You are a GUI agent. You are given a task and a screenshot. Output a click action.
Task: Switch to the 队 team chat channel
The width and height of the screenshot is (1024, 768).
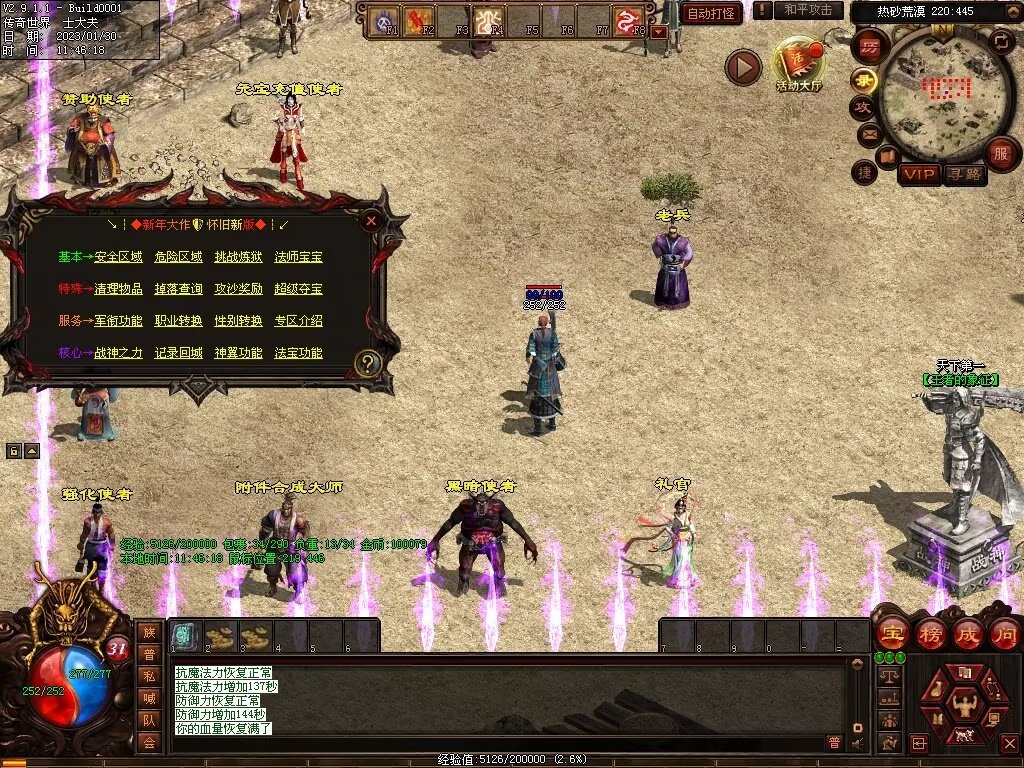point(149,719)
